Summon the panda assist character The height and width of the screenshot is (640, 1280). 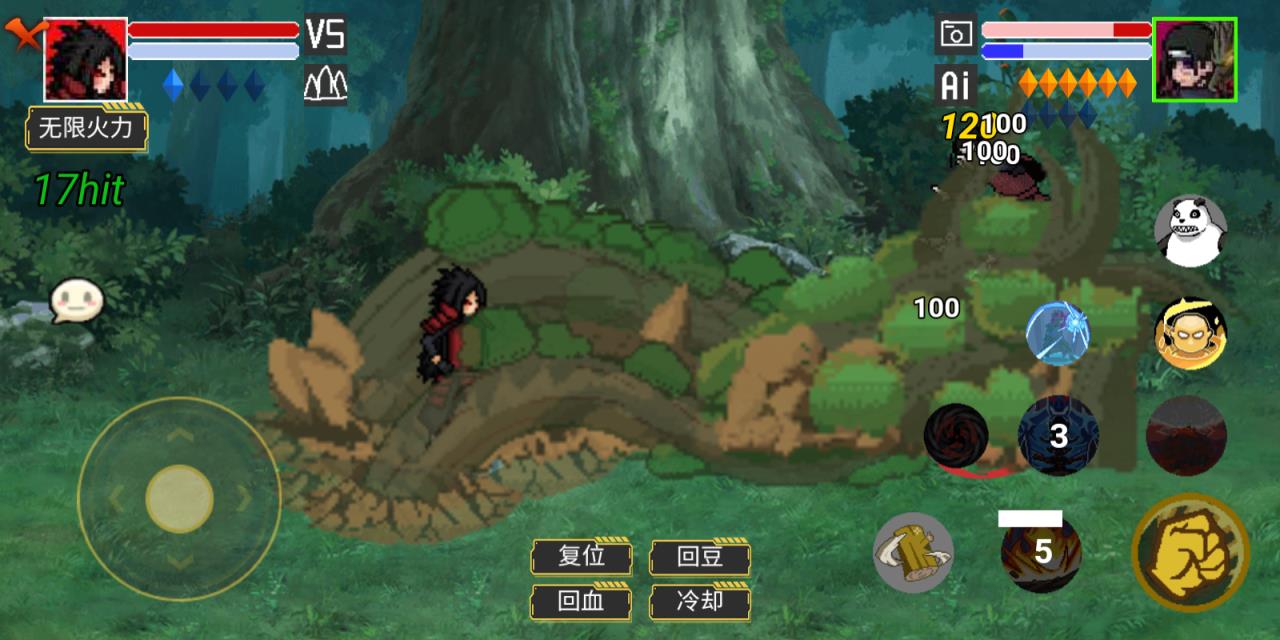pos(1190,231)
